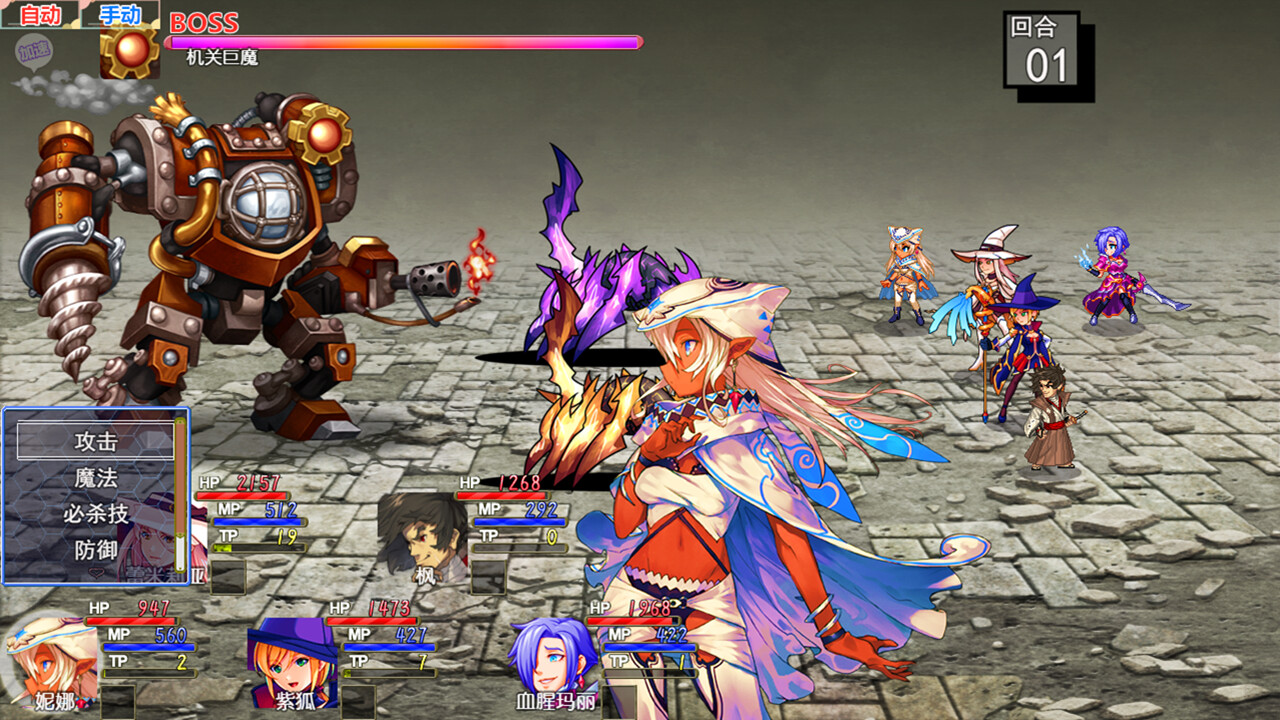
Task: Choose the attack (攻击) command
Action: point(96,443)
